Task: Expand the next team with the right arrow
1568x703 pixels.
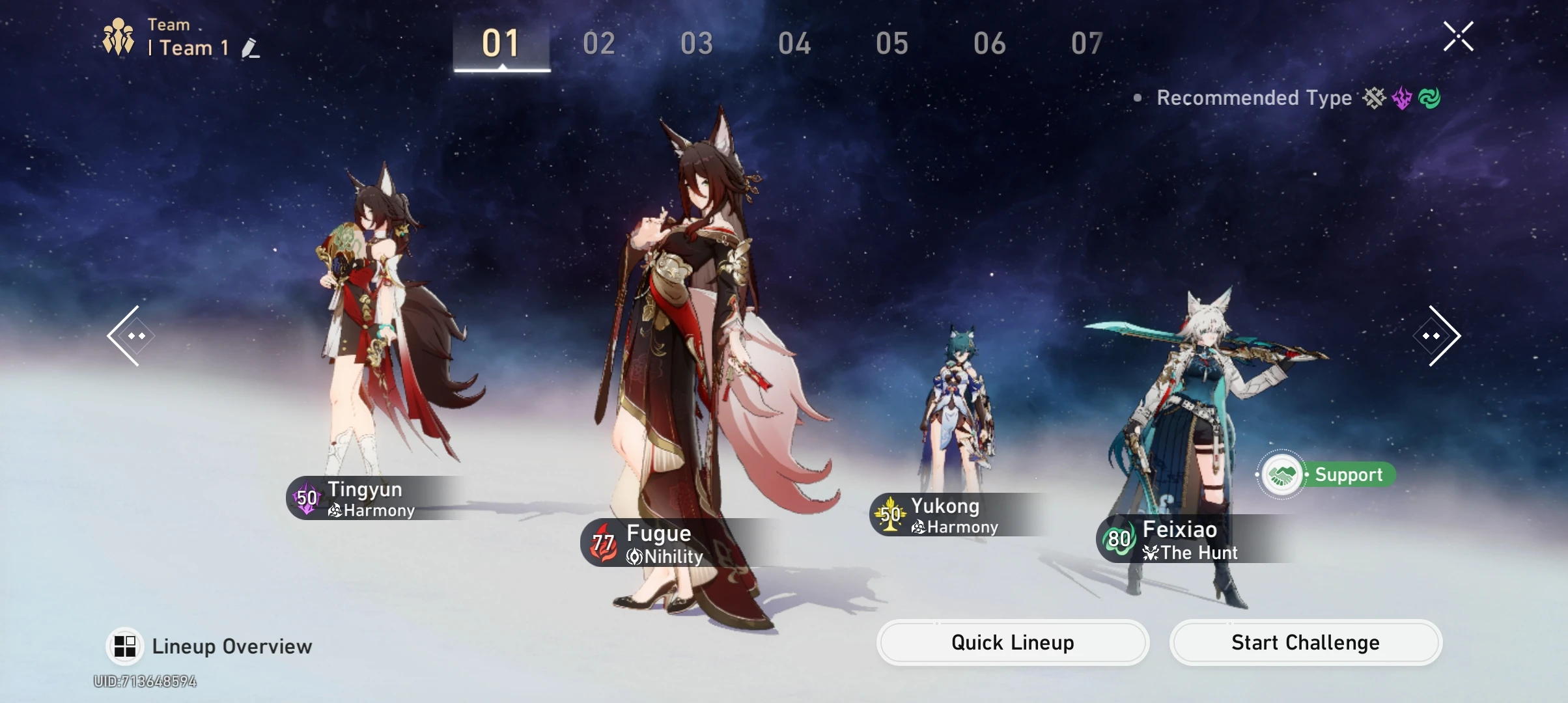Action: [1437, 335]
